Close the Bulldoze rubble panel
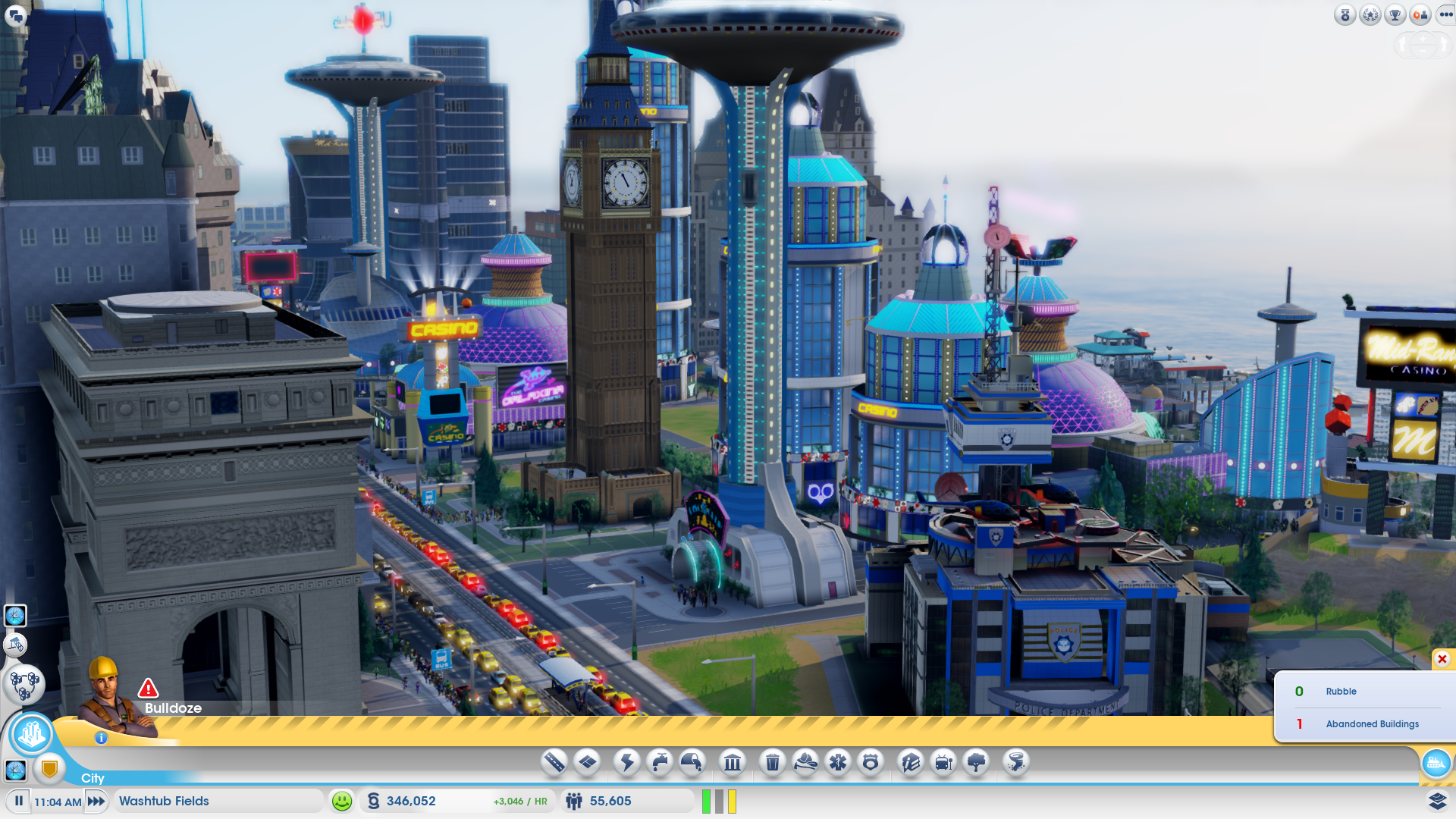 pos(1442,659)
